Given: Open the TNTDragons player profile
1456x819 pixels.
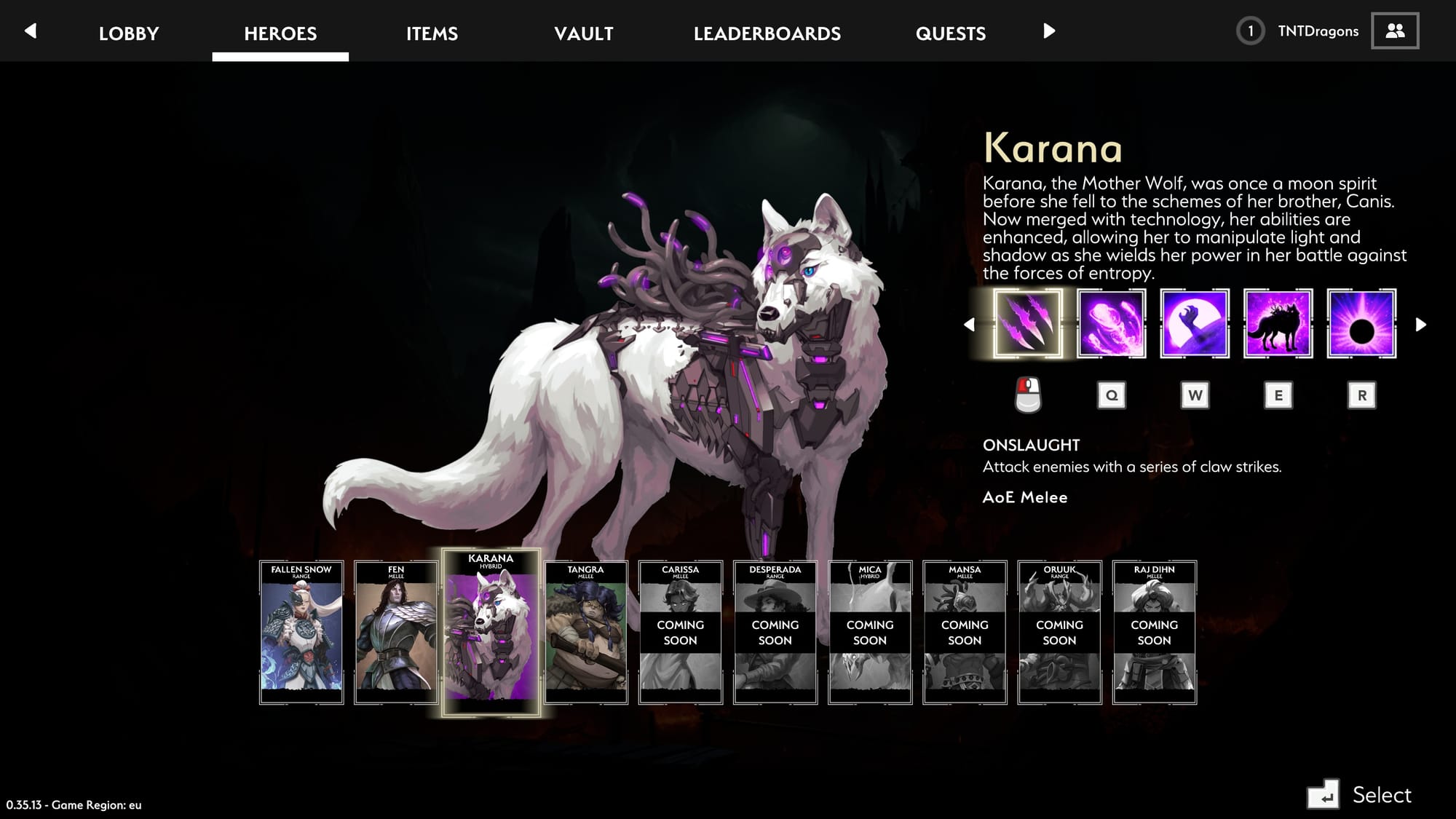Looking at the screenshot, I should 1318,31.
